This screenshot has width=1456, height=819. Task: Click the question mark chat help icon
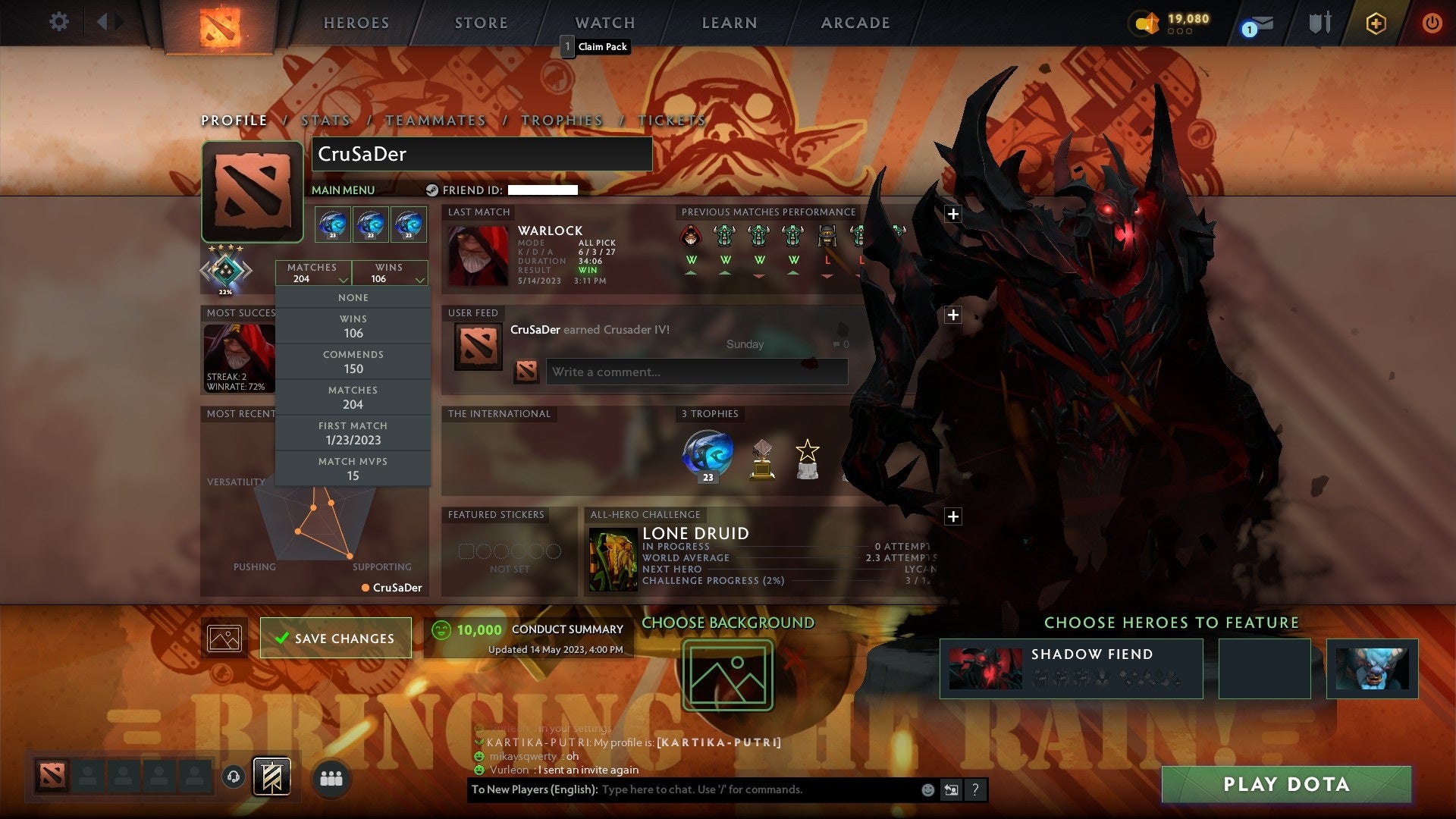pyautogui.click(x=975, y=789)
